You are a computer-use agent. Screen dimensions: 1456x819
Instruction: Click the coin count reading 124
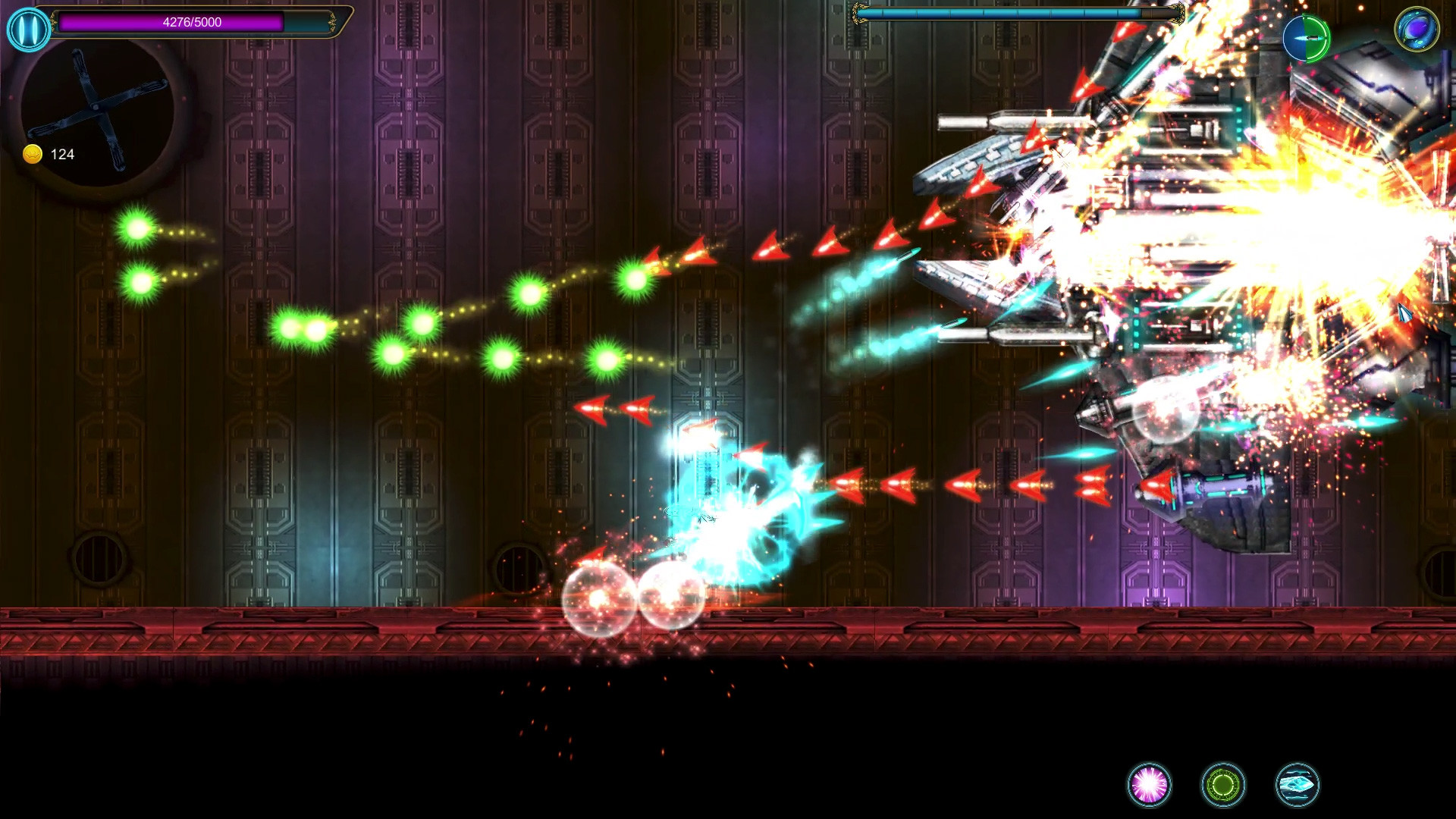coord(61,154)
